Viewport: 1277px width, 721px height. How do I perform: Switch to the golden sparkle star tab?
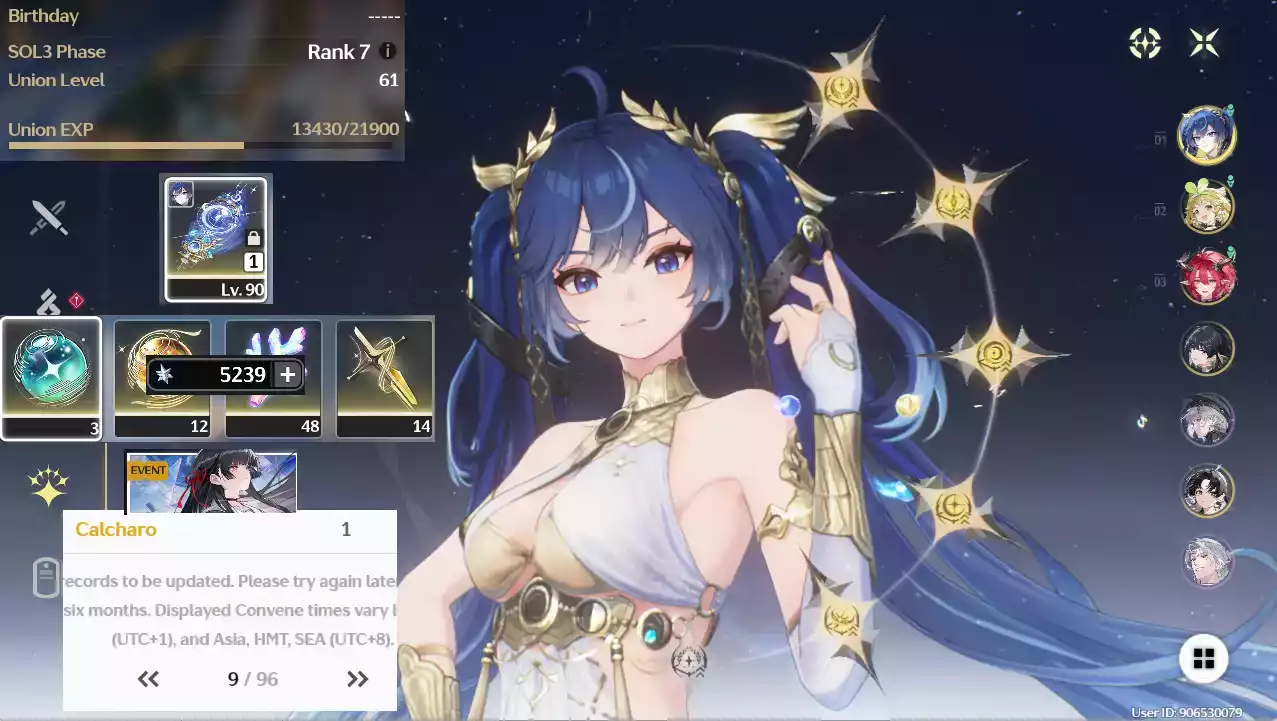click(x=48, y=487)
